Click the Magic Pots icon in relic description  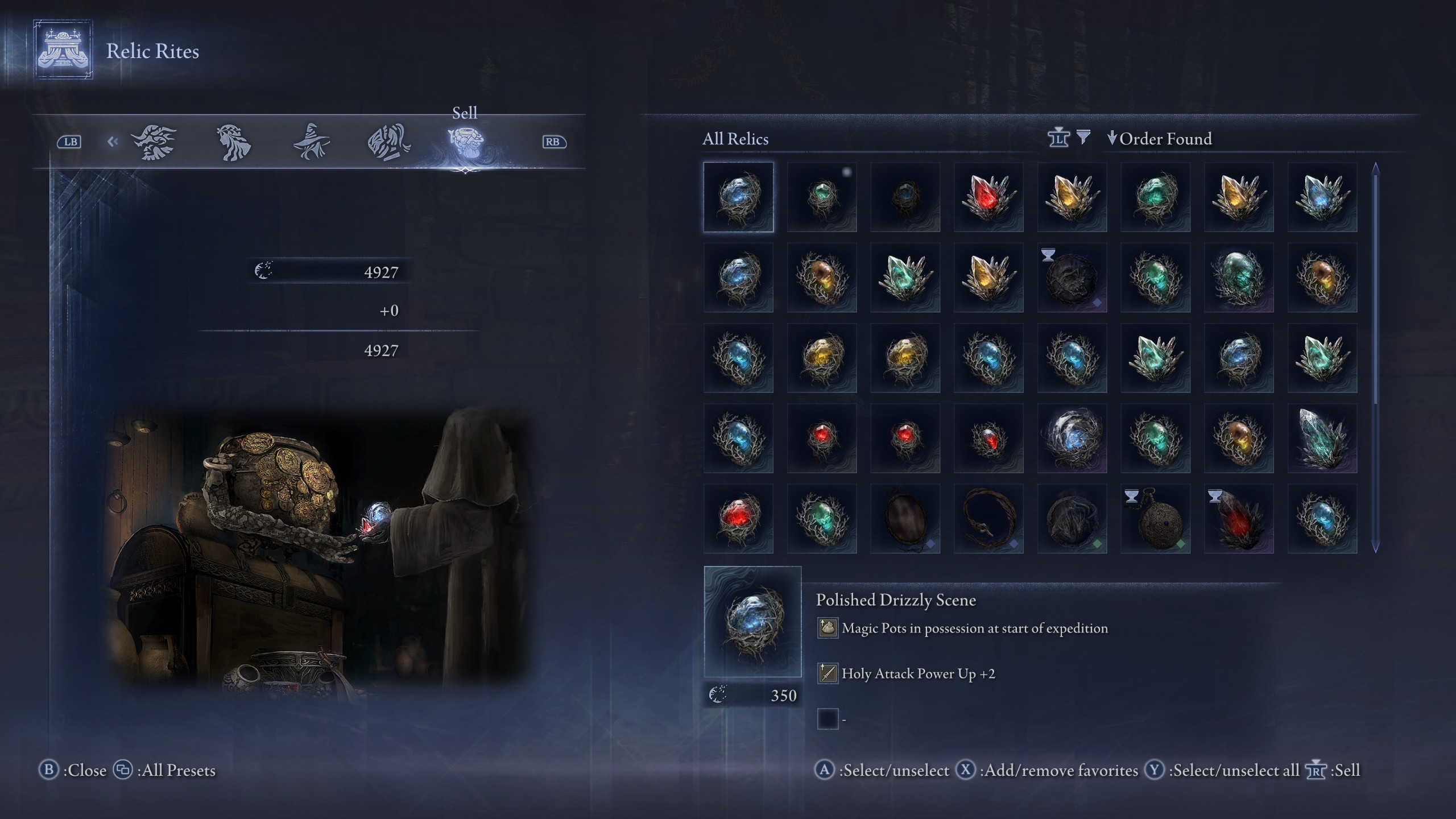point(828,628)
